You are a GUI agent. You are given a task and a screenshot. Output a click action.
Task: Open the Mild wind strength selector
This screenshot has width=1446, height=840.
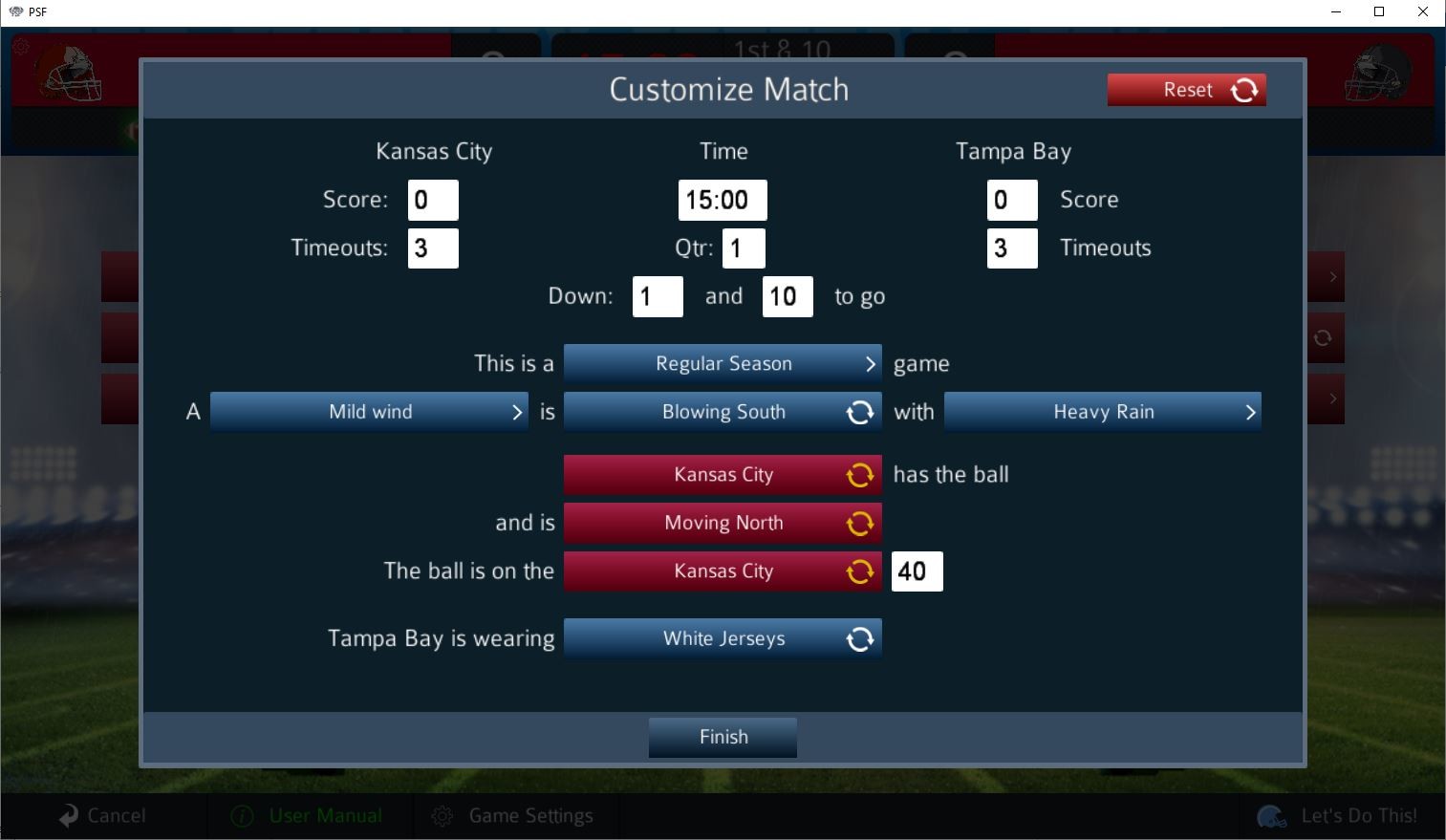[370, 412]
